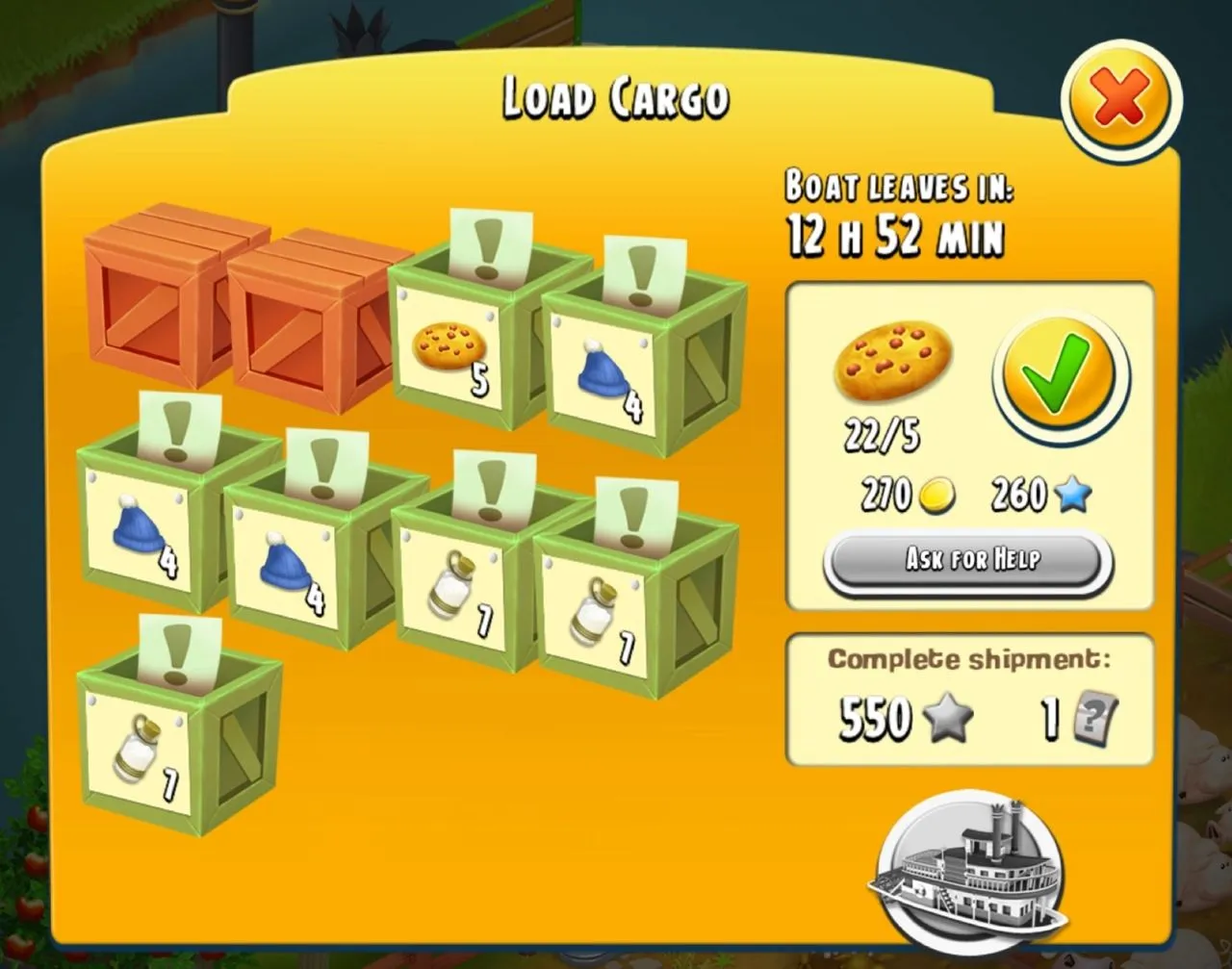
Task: Ask for Help with this crate
Action: pyautogui.click(x=970, y=560)
